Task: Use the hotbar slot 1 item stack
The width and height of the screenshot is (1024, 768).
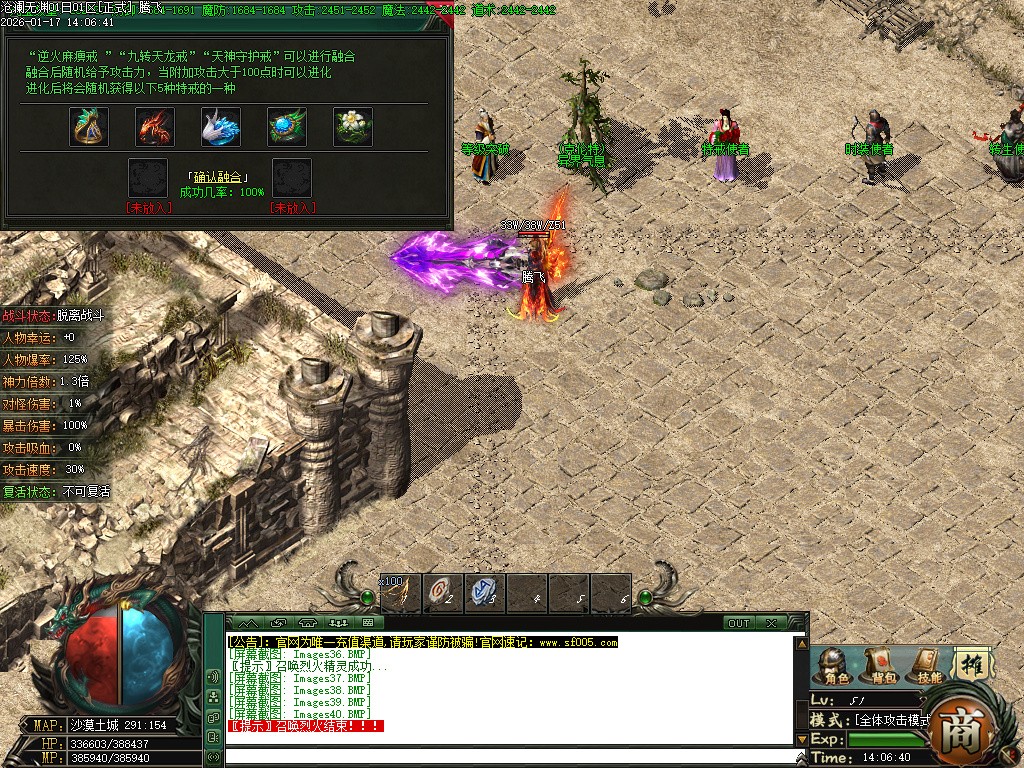Action: 400,593
